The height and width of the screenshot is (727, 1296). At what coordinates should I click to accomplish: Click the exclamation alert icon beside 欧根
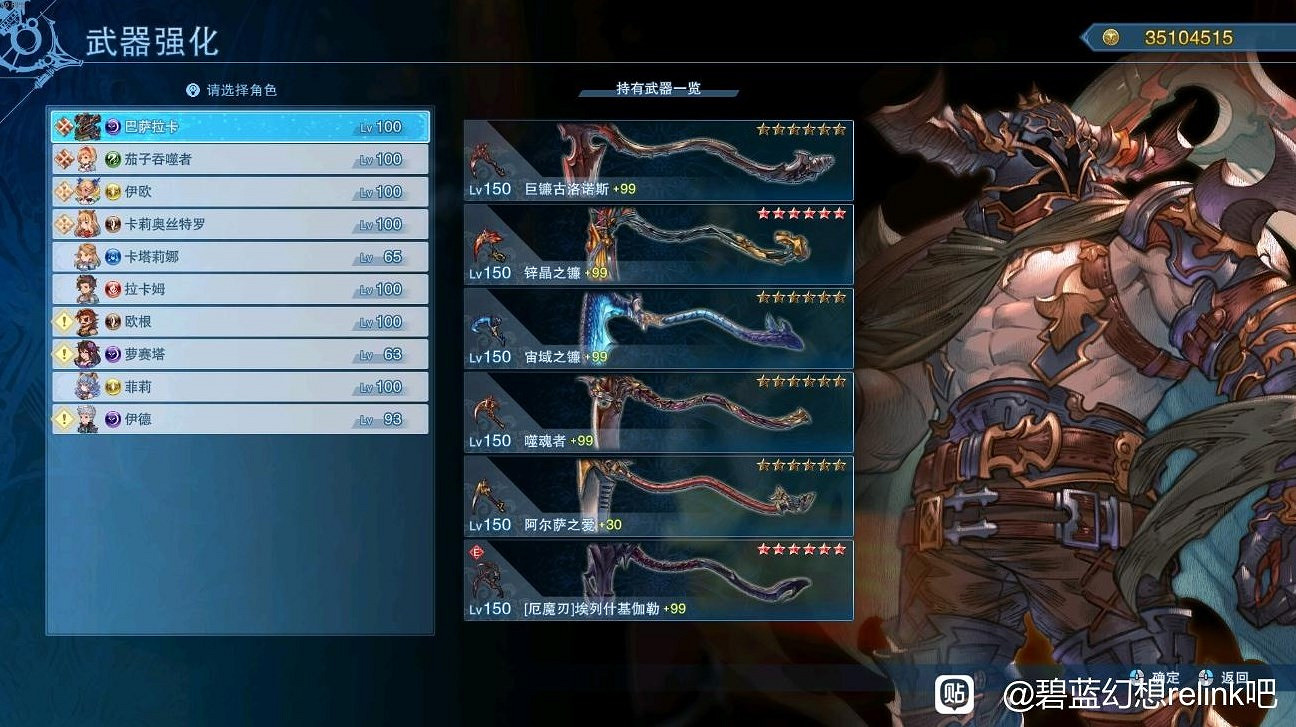click(62, 321)
